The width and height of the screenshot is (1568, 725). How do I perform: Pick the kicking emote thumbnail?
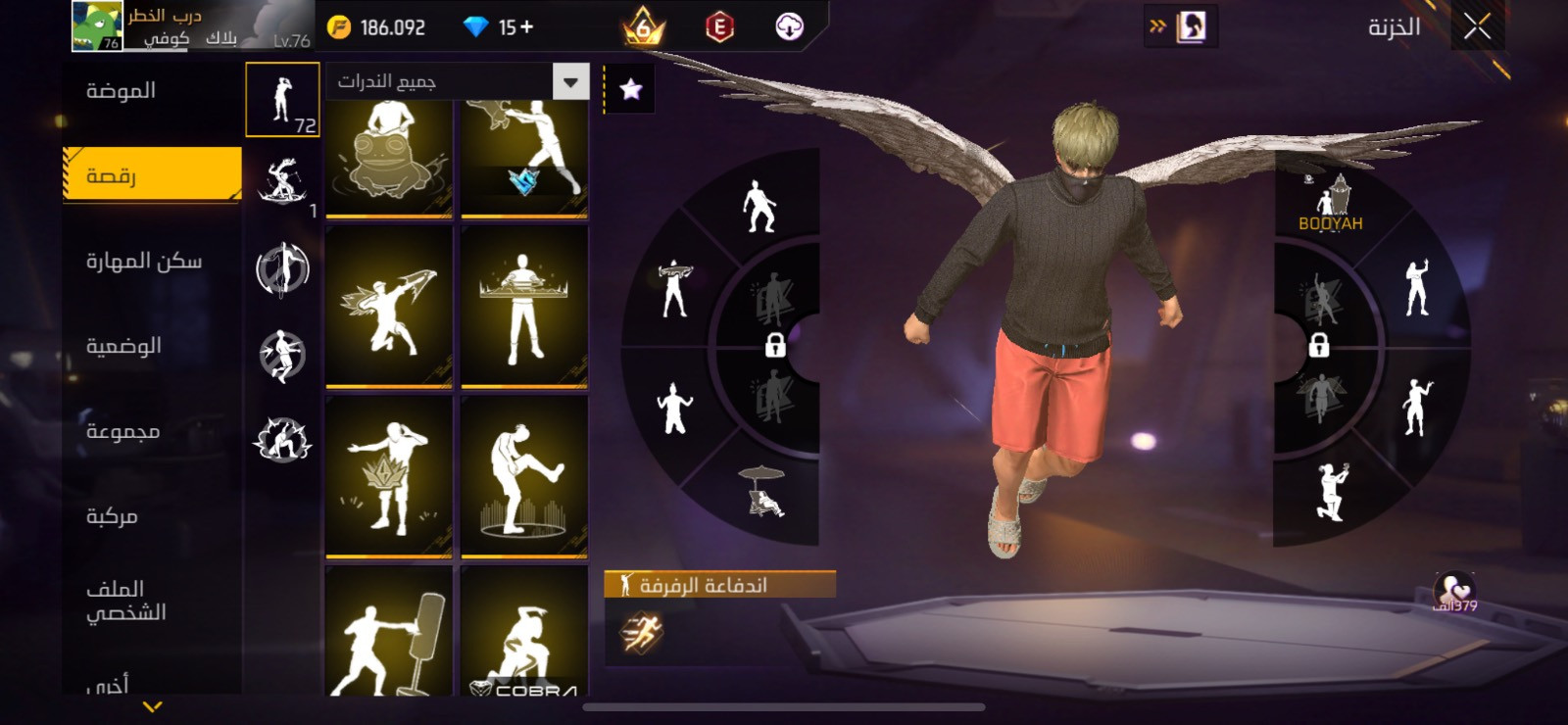point(524,476)
